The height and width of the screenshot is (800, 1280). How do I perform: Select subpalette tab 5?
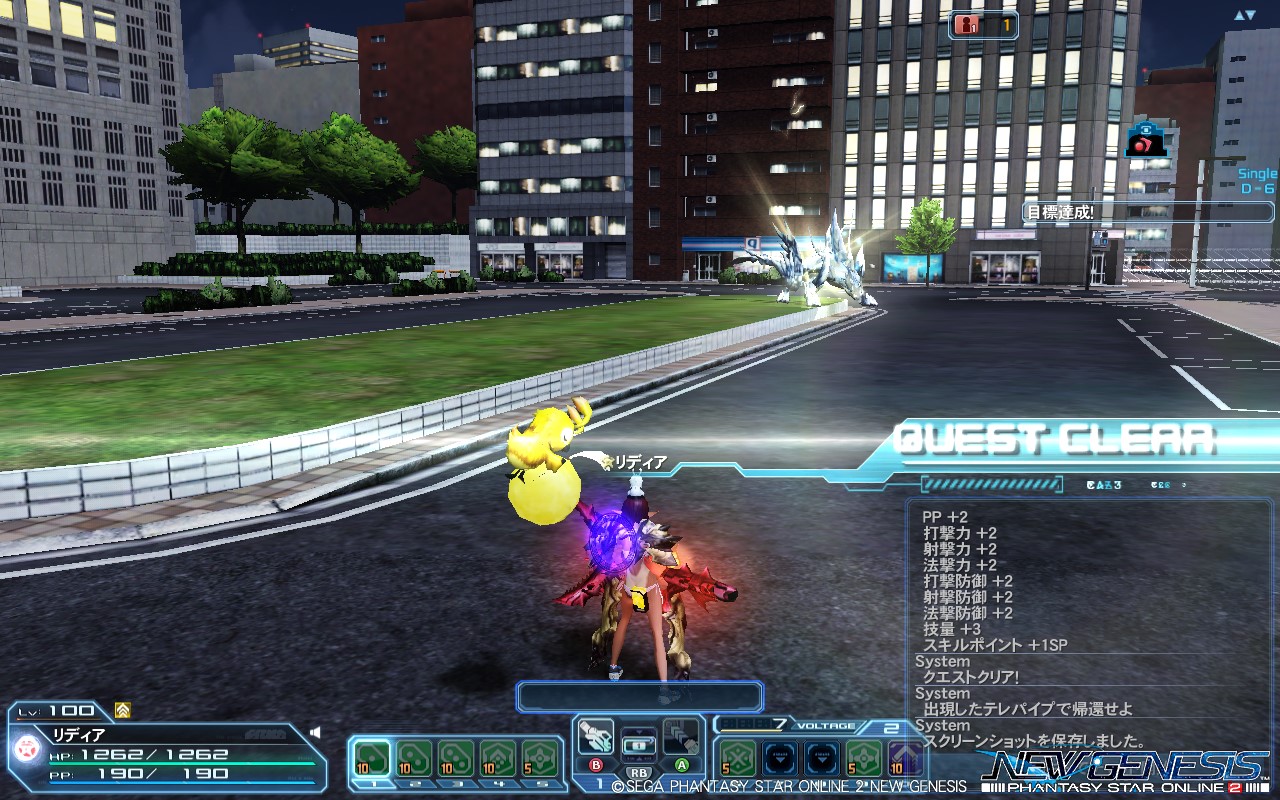tap(539, 788)
